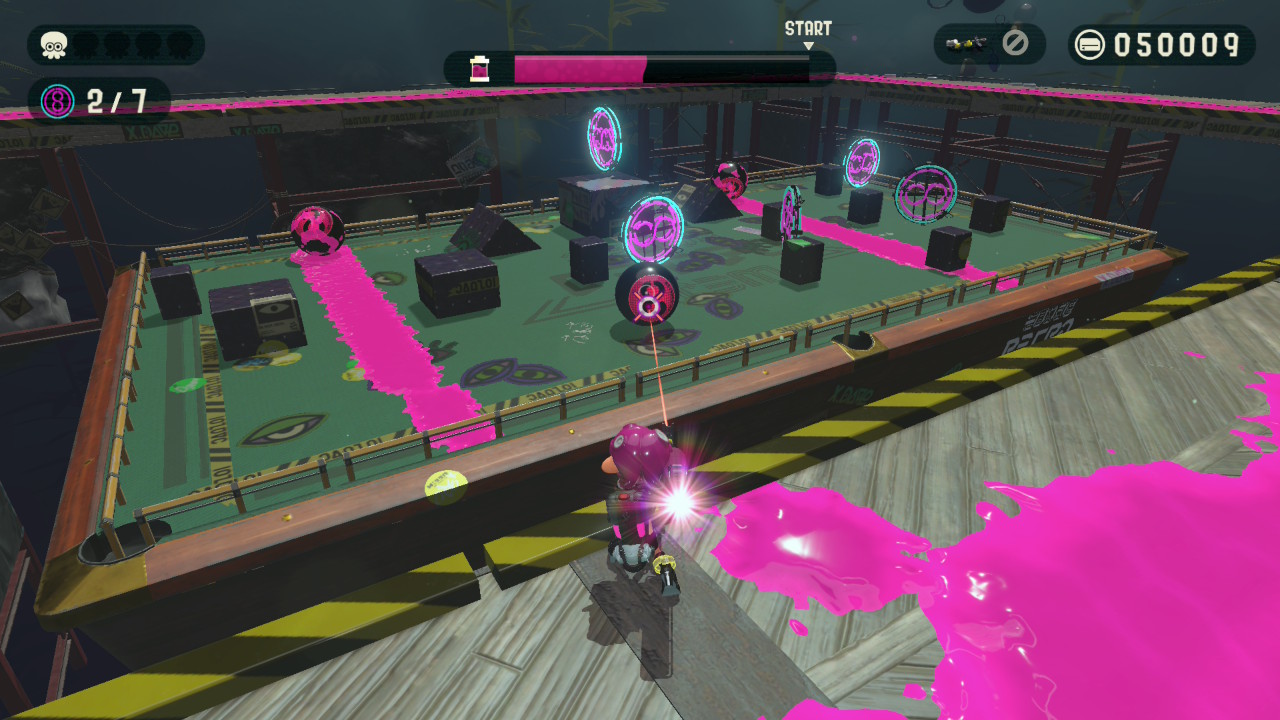
Task: Click the white octopus life icon
Action: click(x=54, y=45)
